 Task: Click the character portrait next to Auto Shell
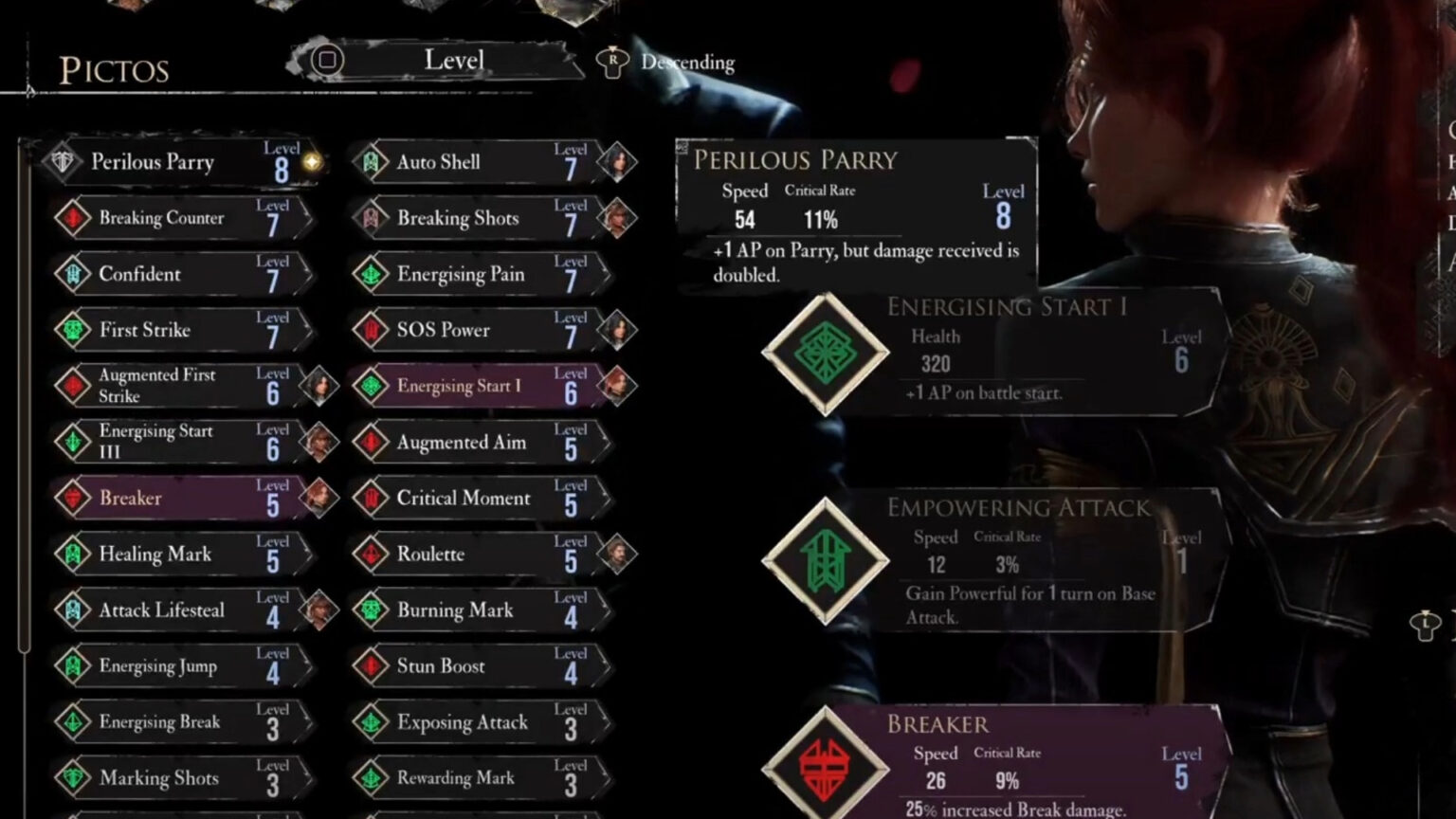click(x=617, y=161)
